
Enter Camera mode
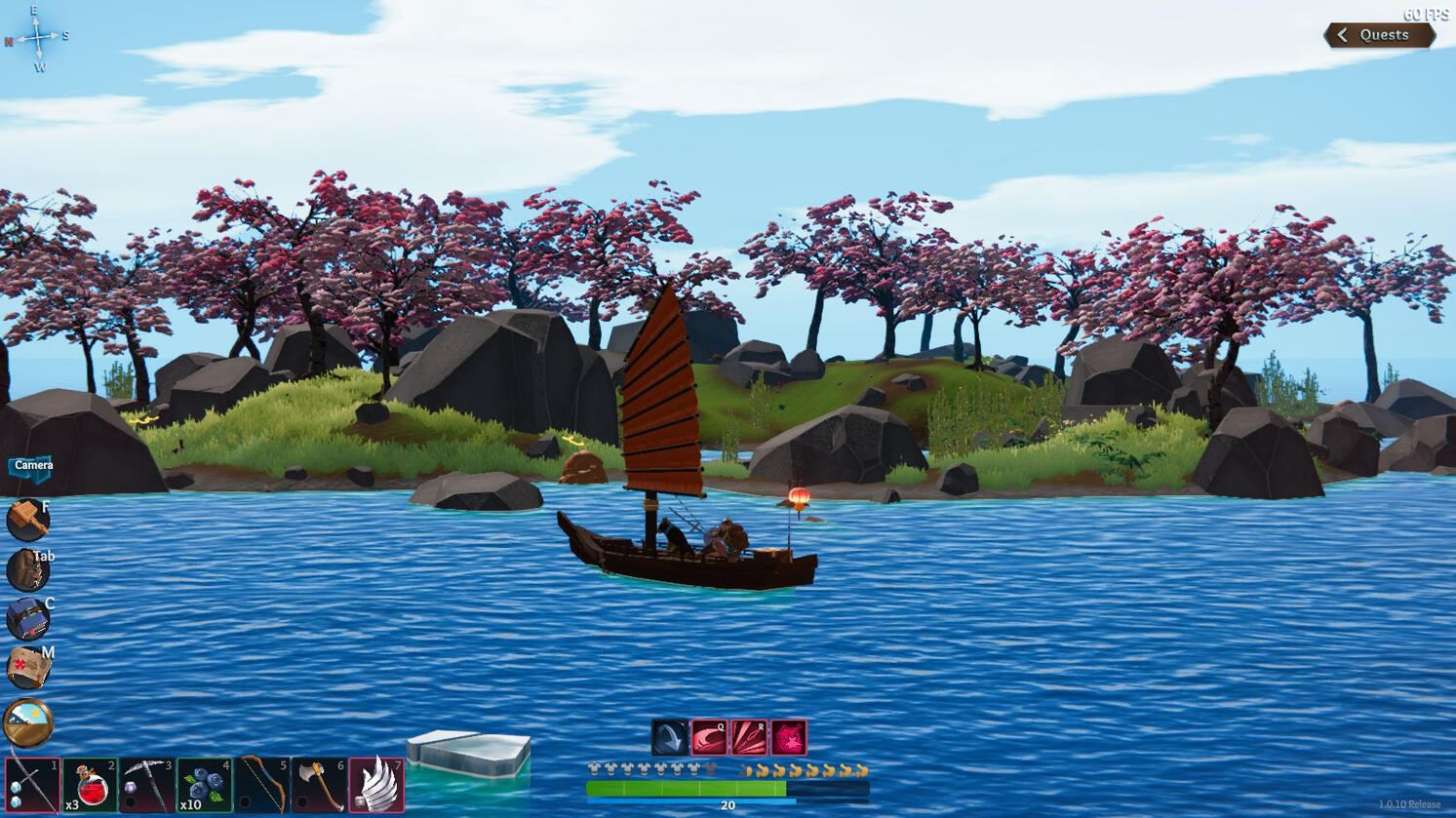click(29, 466)
